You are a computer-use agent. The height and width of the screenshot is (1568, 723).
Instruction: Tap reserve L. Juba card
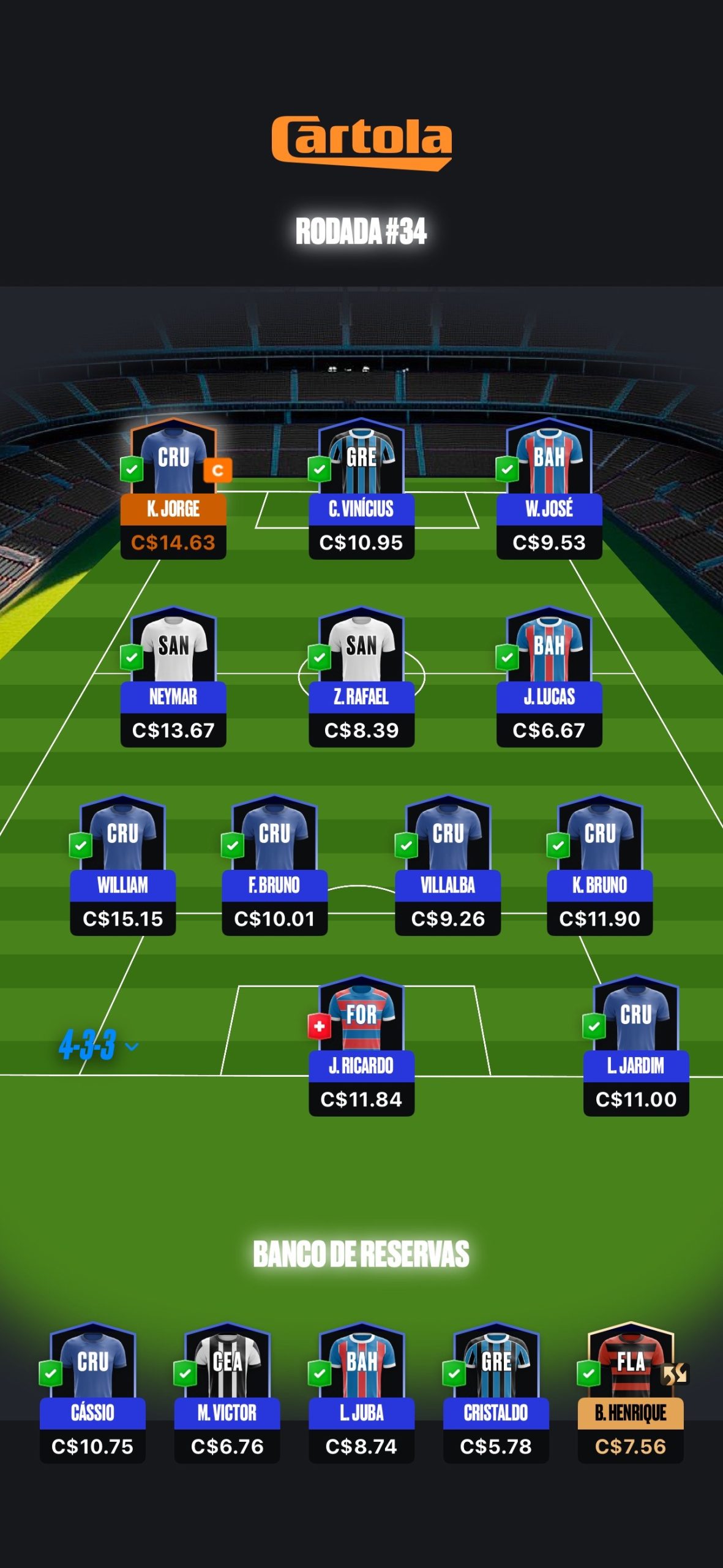361,1393
